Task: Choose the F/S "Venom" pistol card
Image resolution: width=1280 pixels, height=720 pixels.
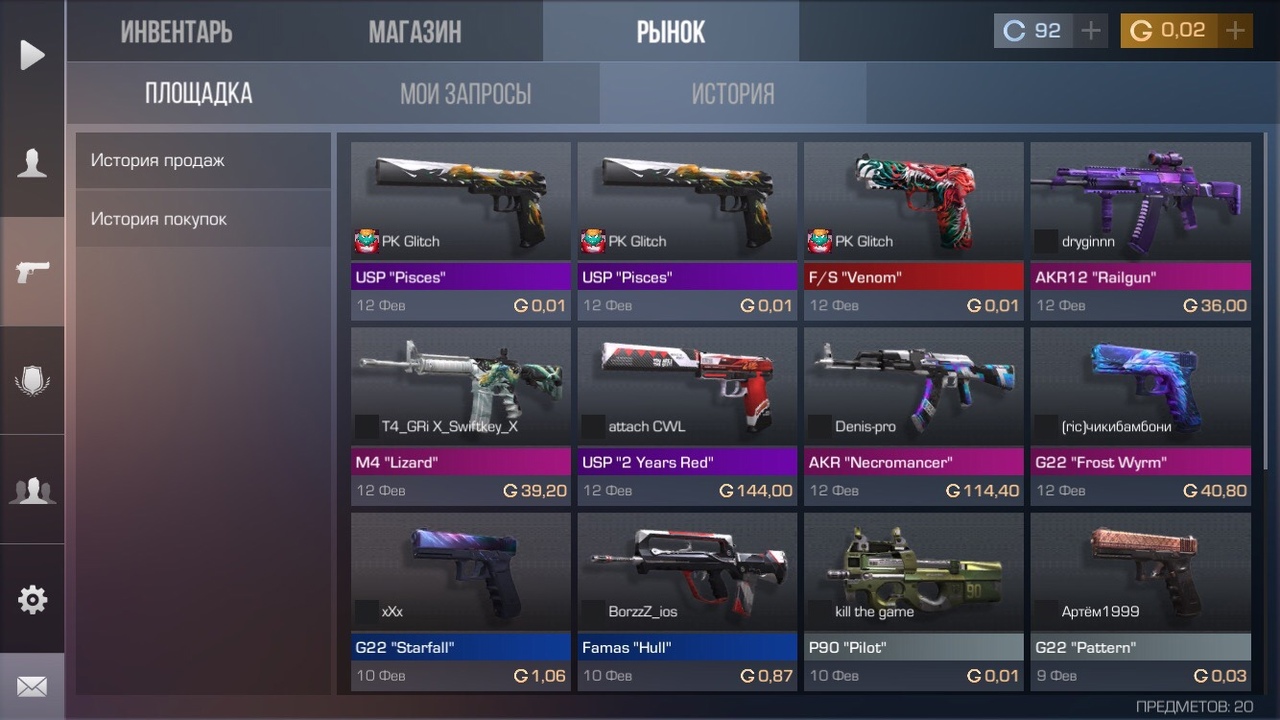Action: click(913, 230)
